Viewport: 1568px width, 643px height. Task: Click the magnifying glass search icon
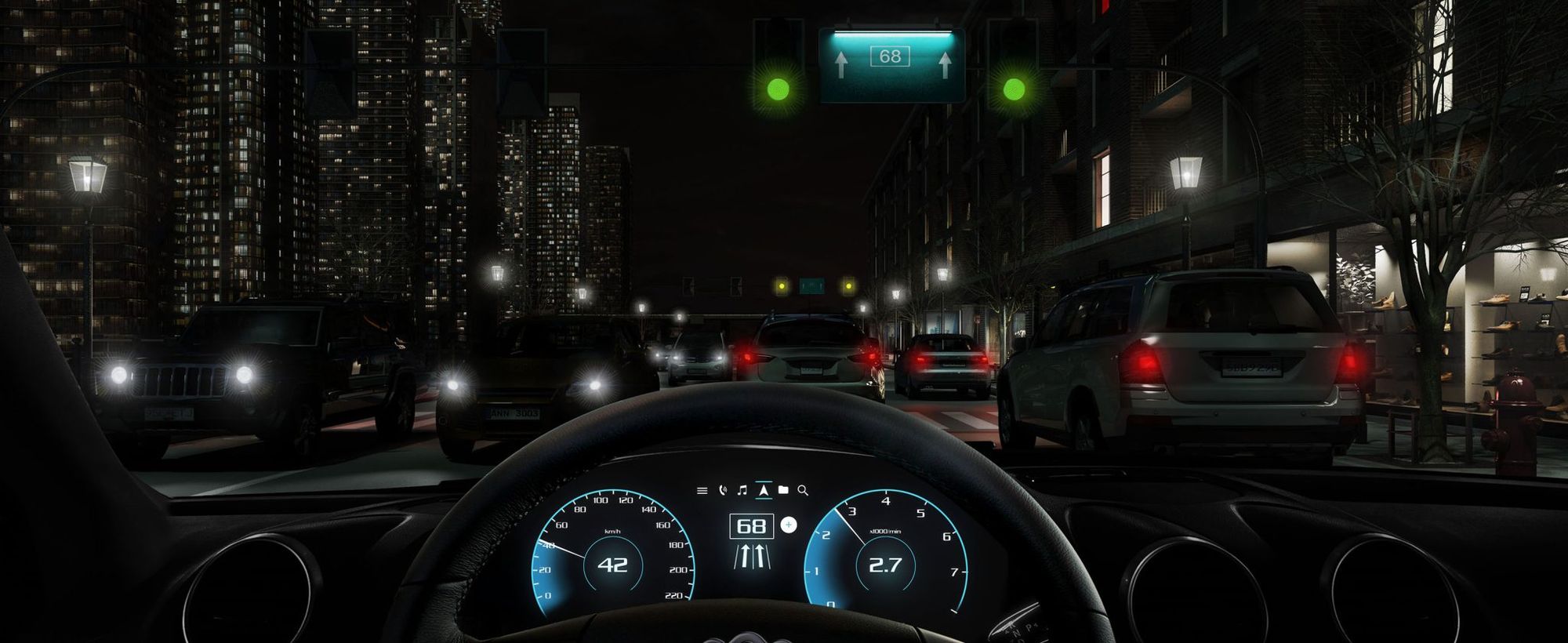coord(803,491)
